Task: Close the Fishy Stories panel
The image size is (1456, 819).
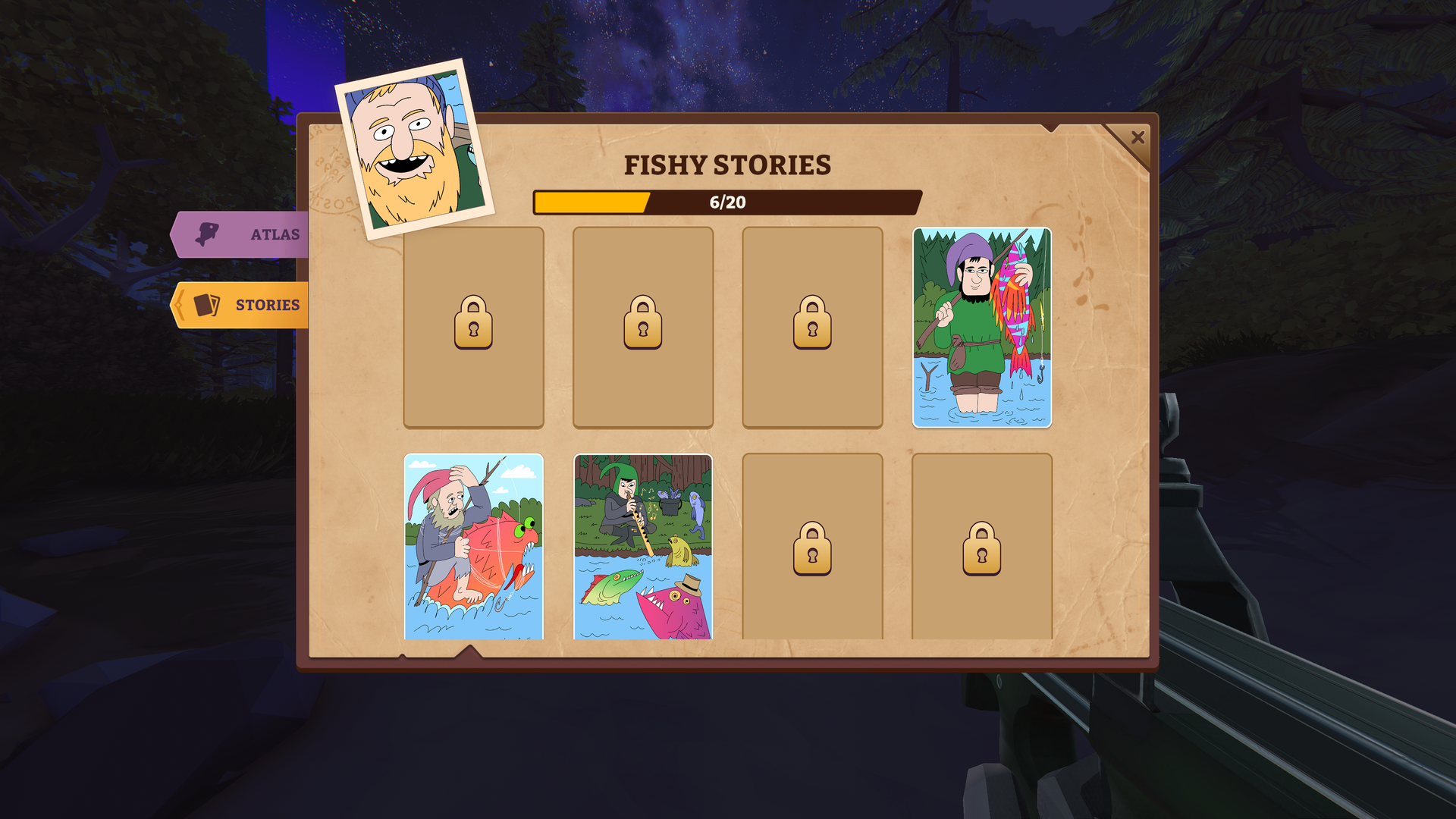Action: pos(1137,137)
